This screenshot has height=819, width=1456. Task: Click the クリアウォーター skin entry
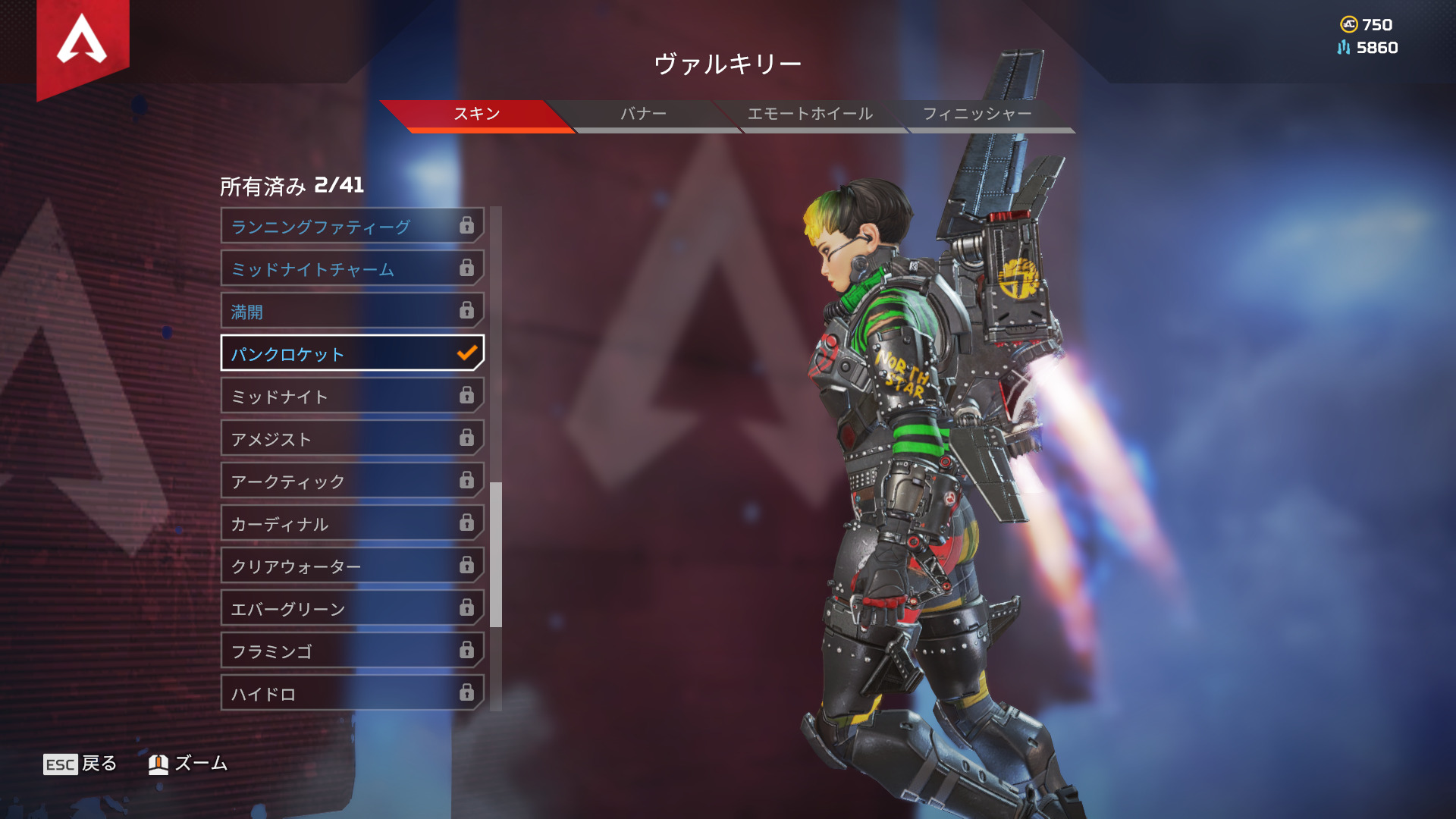pos(352,566)
